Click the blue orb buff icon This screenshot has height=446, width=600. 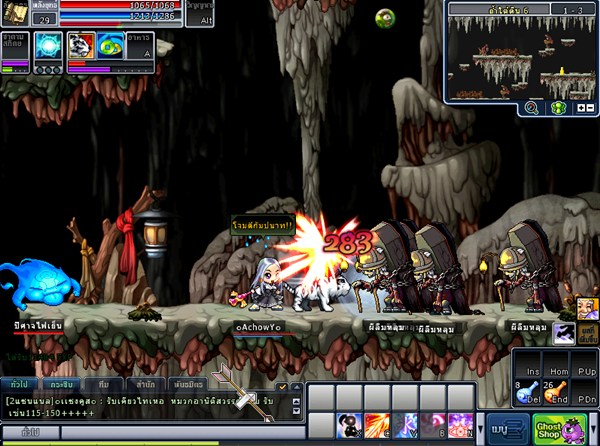click(48, 47)
